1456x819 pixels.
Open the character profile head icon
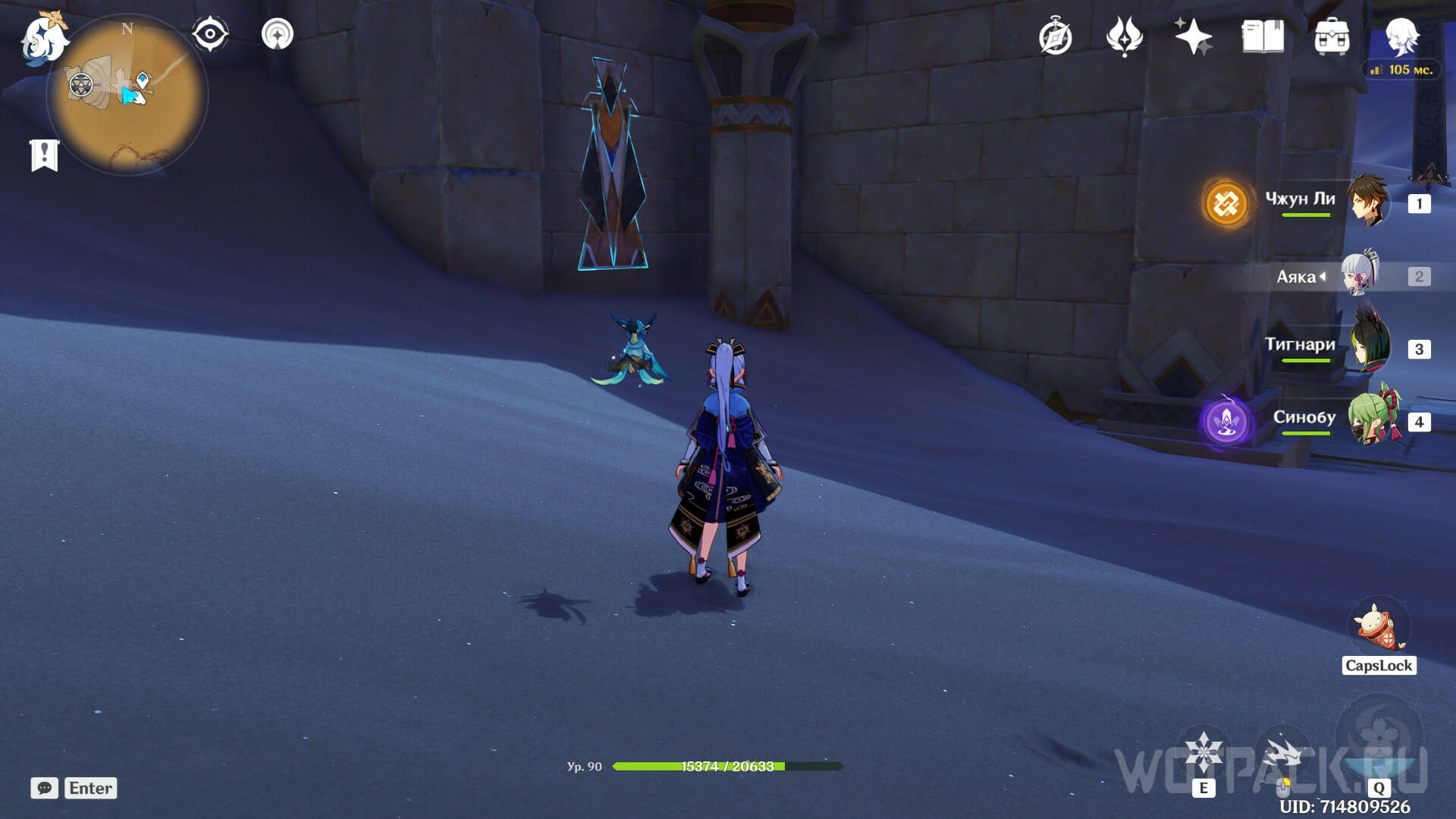pyautogui.click(x=1401, y=35)
